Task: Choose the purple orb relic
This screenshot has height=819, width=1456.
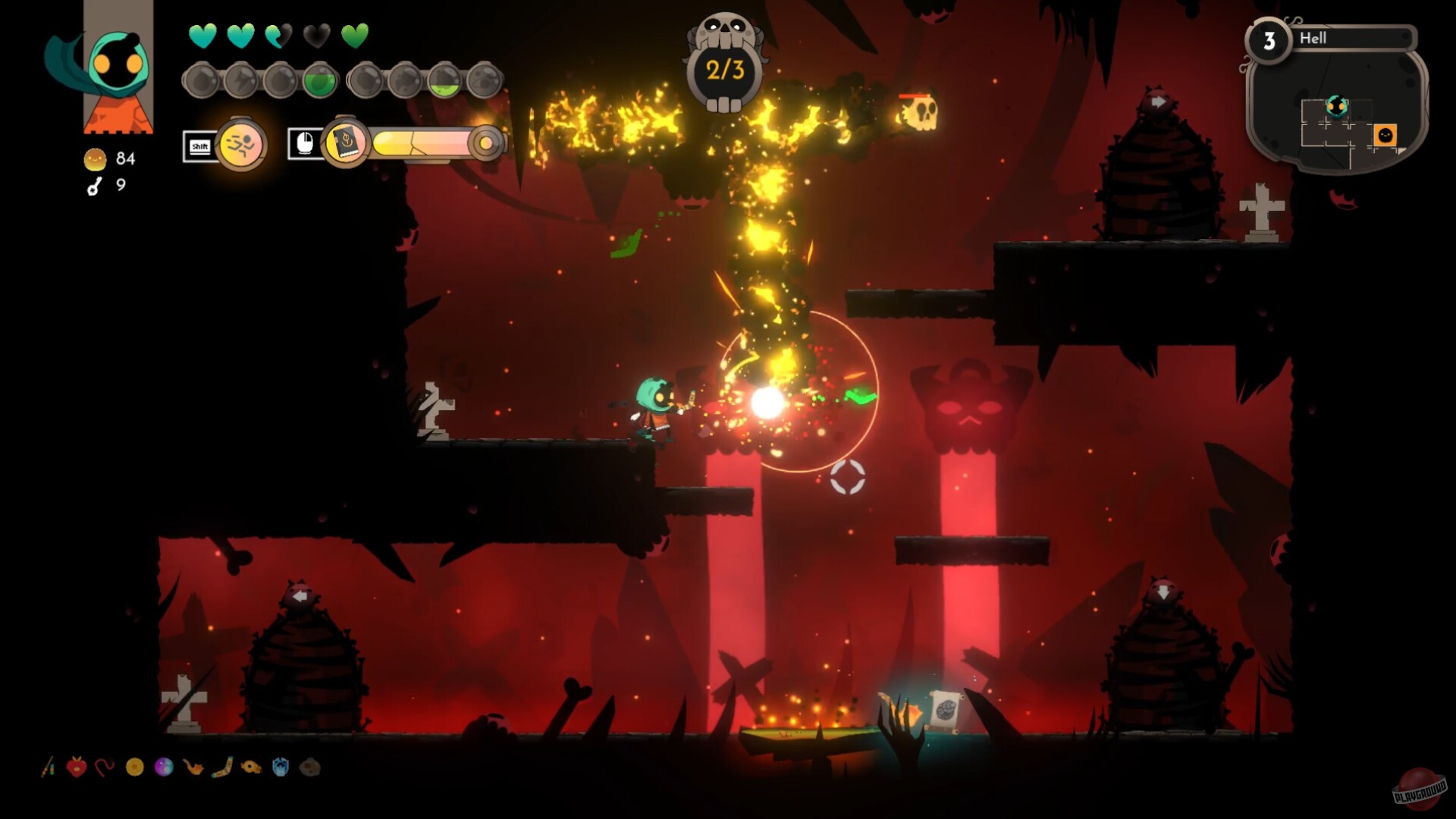Action: [164, 767]
